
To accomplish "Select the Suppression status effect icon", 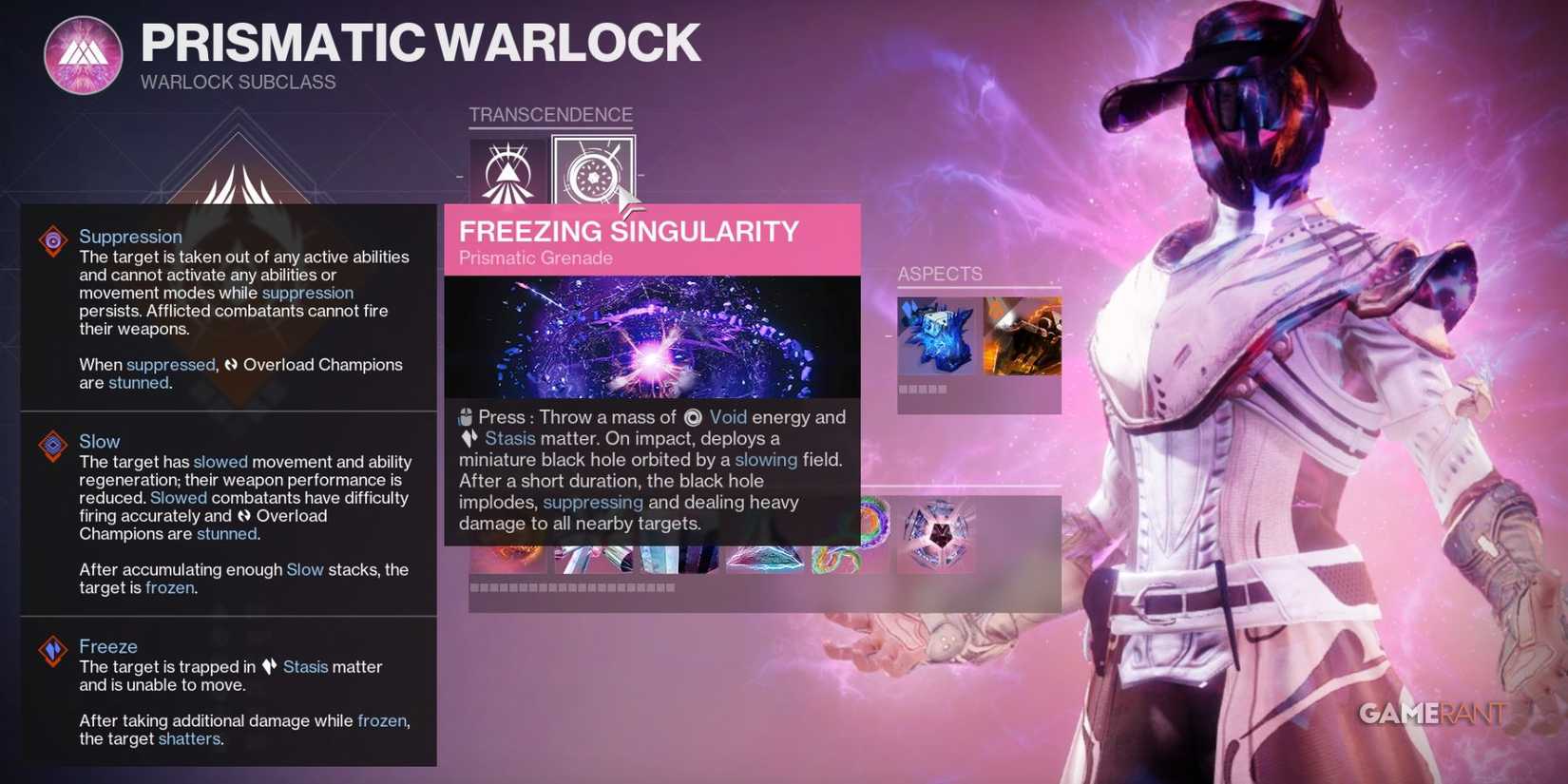I will point(52,239).
